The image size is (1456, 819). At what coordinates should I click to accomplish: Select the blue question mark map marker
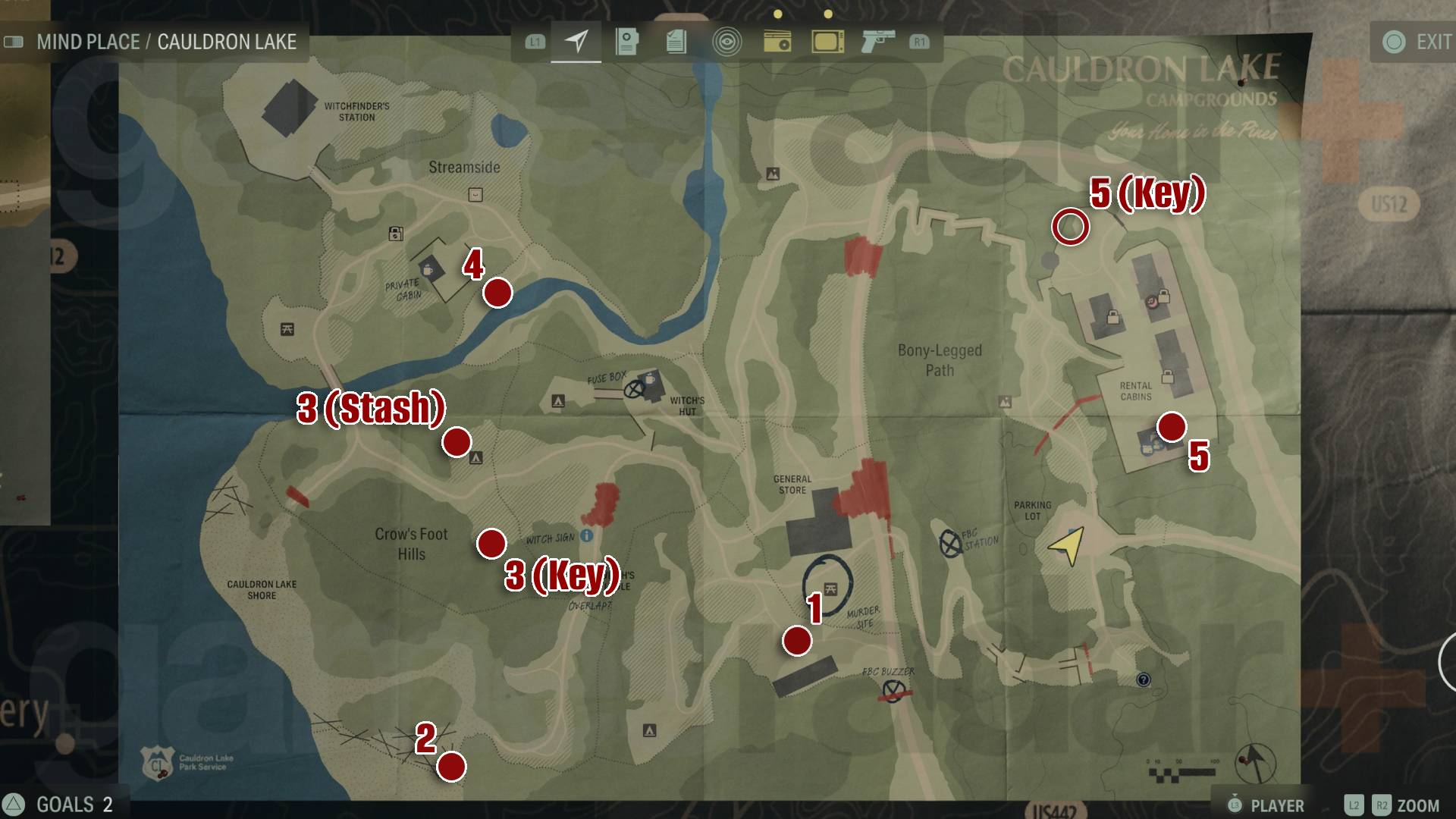point(1143,679)
